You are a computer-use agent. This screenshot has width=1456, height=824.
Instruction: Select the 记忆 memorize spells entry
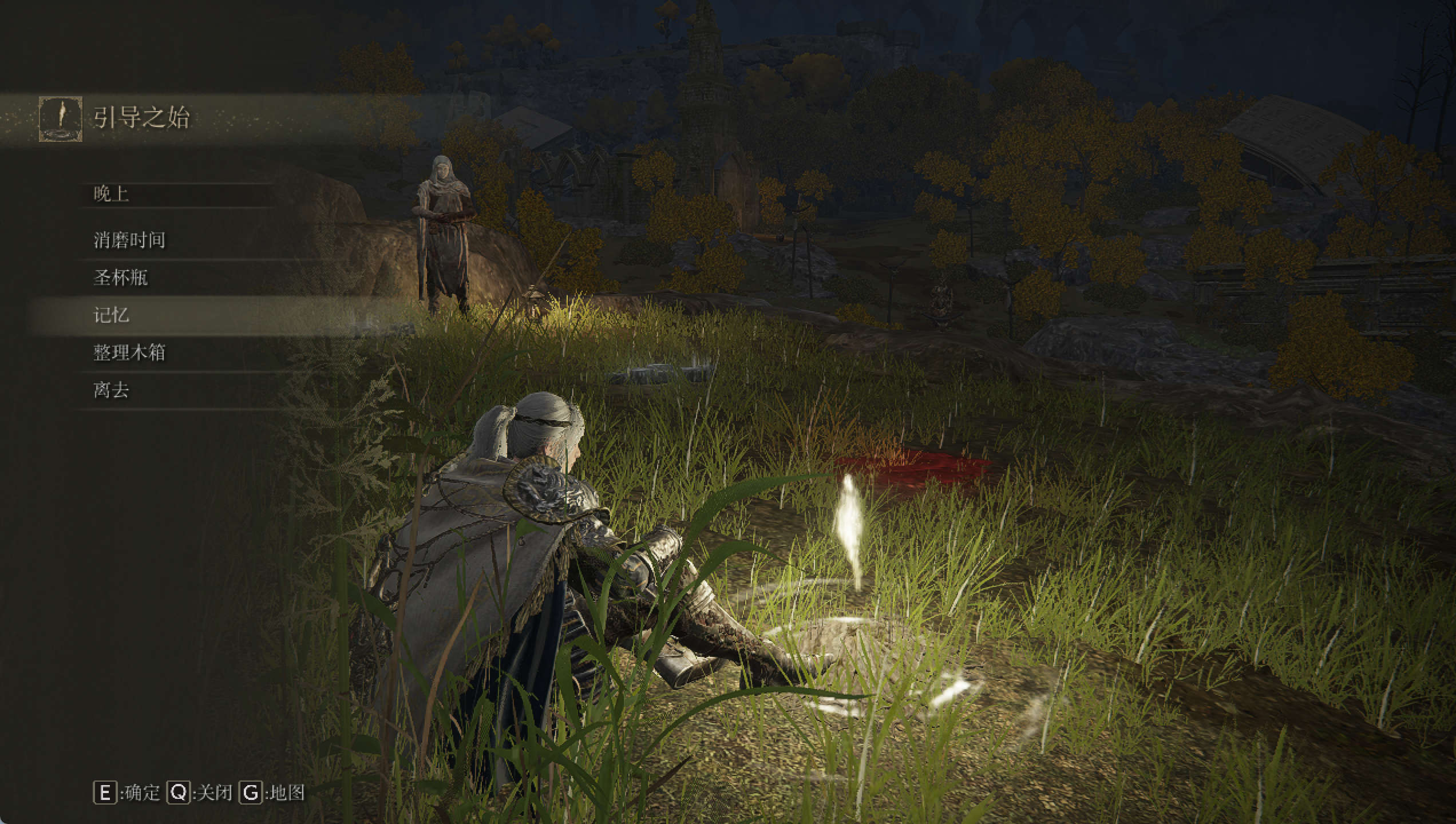point(112,315)
